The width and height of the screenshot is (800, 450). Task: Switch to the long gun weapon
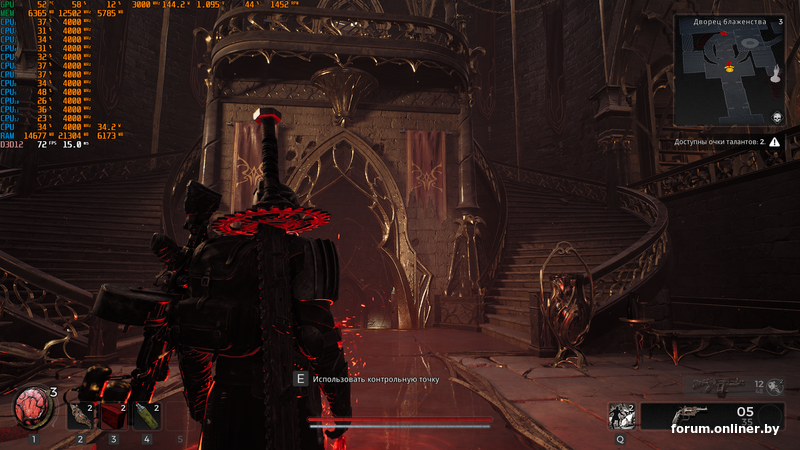pyautogui.click(x=717, y=385)
